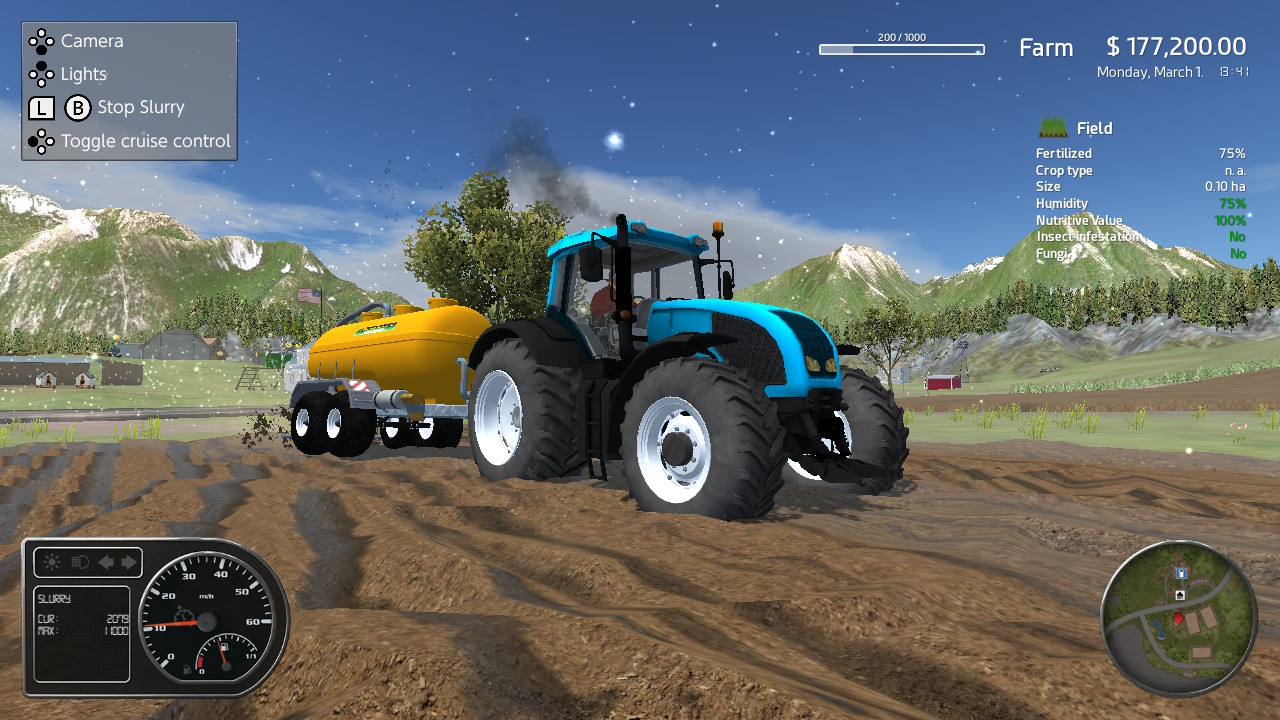Viewport: 1280px width, 720px height.
Task: Click the left turn signal arrow
Action: pos(106,561)
